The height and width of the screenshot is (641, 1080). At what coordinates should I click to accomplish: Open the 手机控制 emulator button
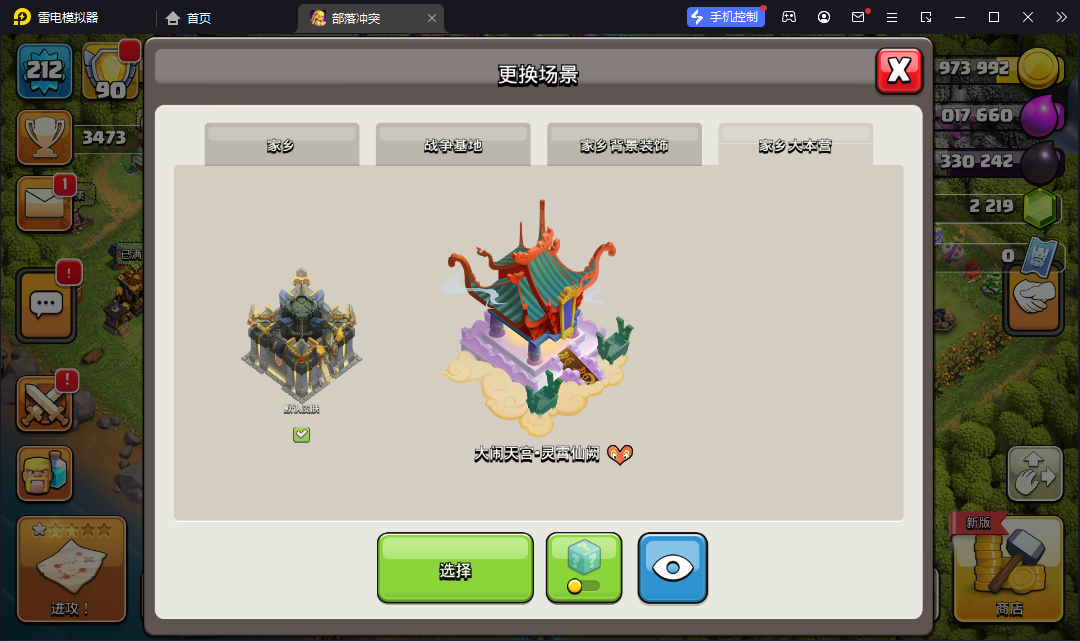[x=726, y=17]
